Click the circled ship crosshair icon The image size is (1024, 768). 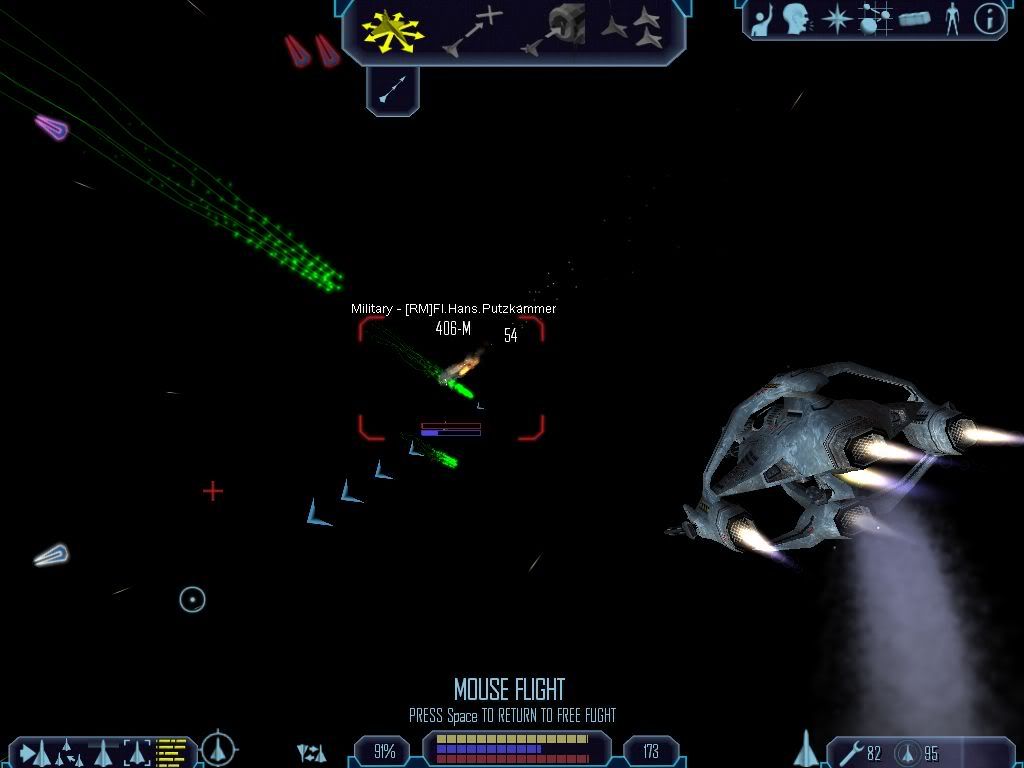point(218,748)
